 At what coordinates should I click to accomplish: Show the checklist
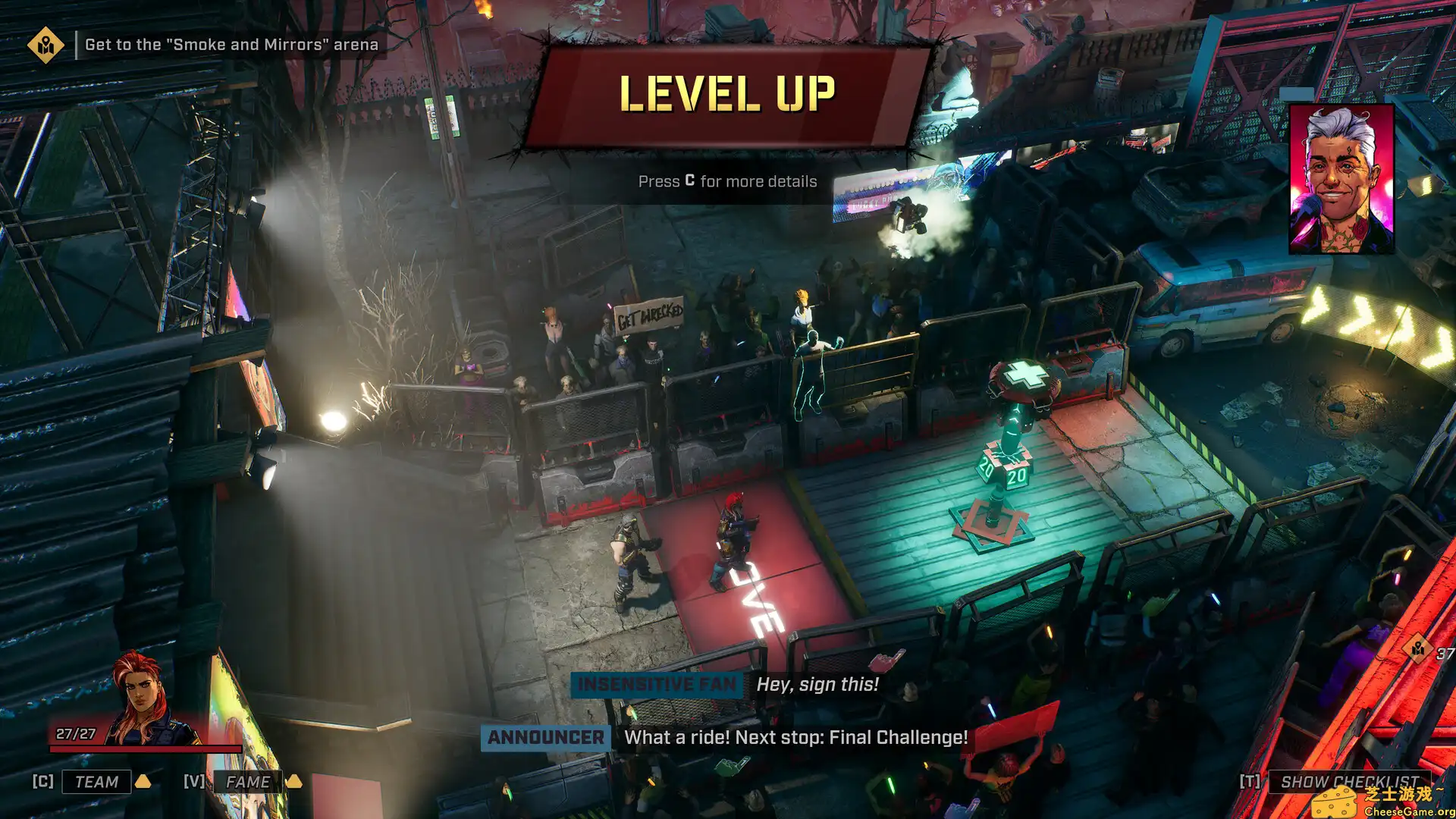point(1349,782)
